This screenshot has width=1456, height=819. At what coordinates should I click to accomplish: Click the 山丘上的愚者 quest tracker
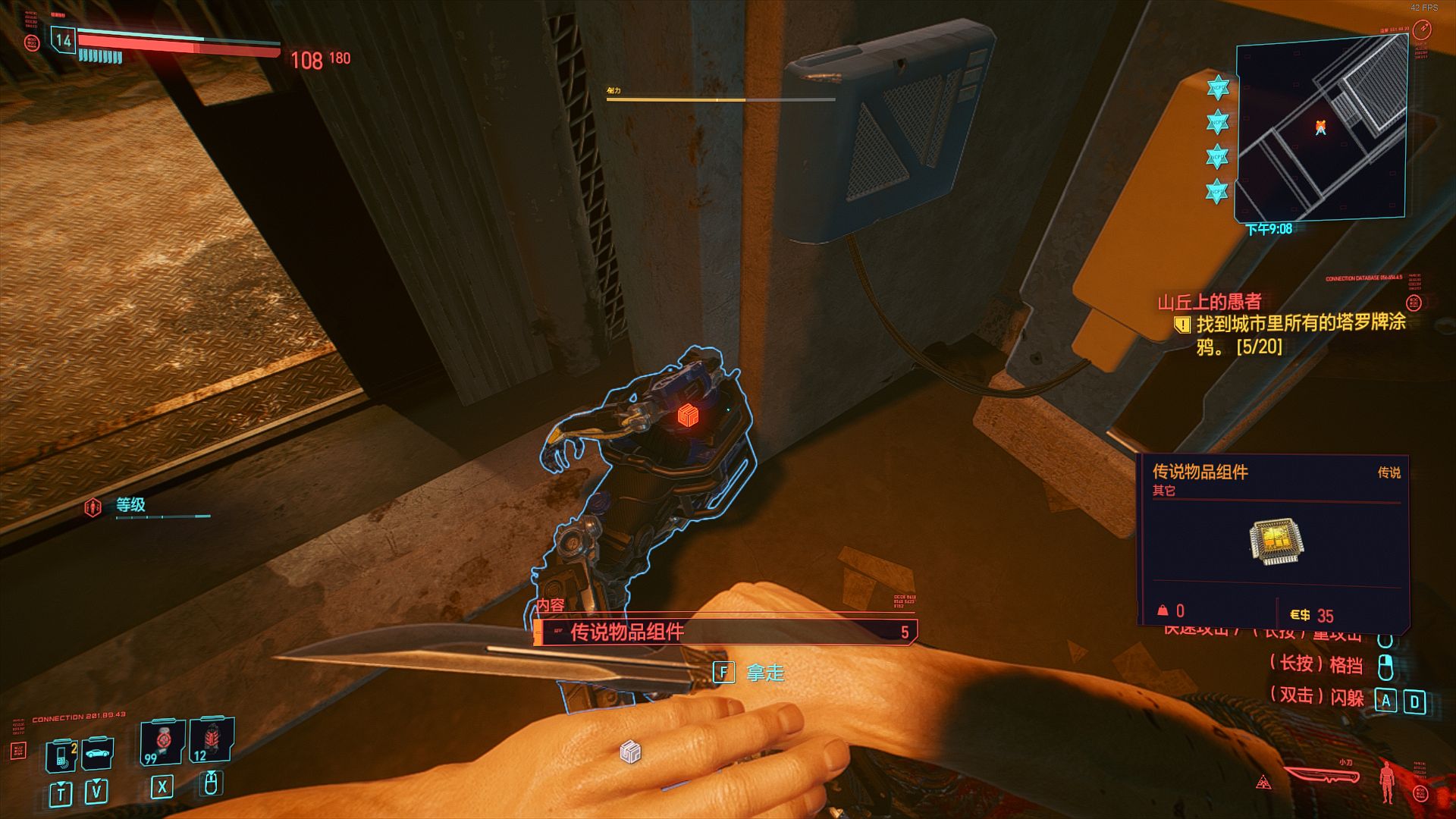coord(1209,302)
